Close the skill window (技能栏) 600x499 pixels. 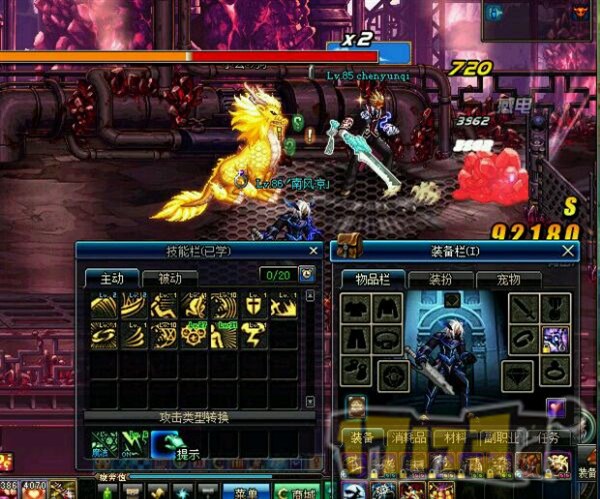(313, 250)
